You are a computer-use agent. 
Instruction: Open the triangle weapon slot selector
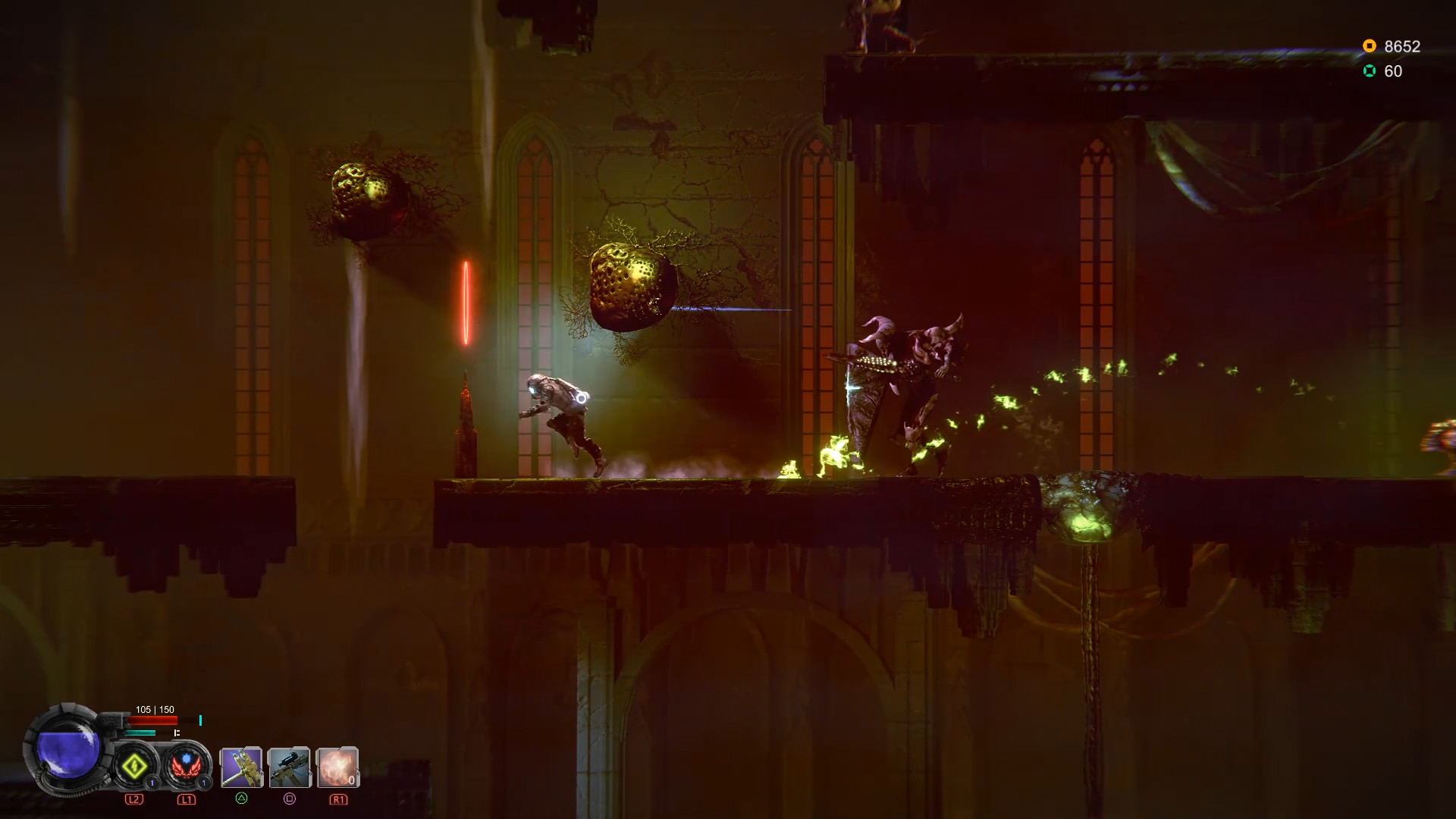tap(242, 800)
